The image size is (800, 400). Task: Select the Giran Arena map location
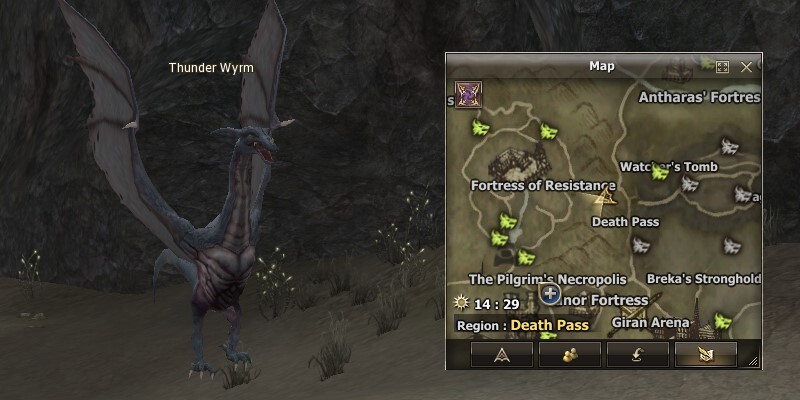(652, 323)
